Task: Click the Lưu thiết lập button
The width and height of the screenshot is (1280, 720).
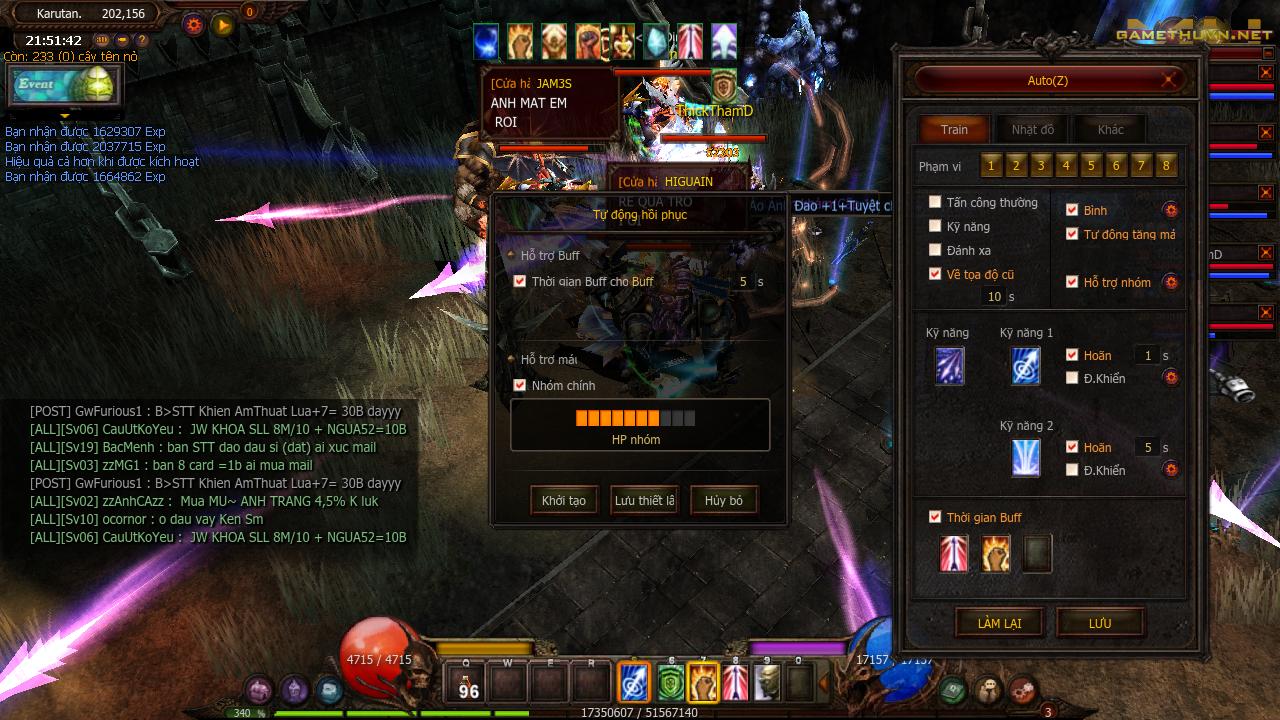Action: (x=644, y=500)
